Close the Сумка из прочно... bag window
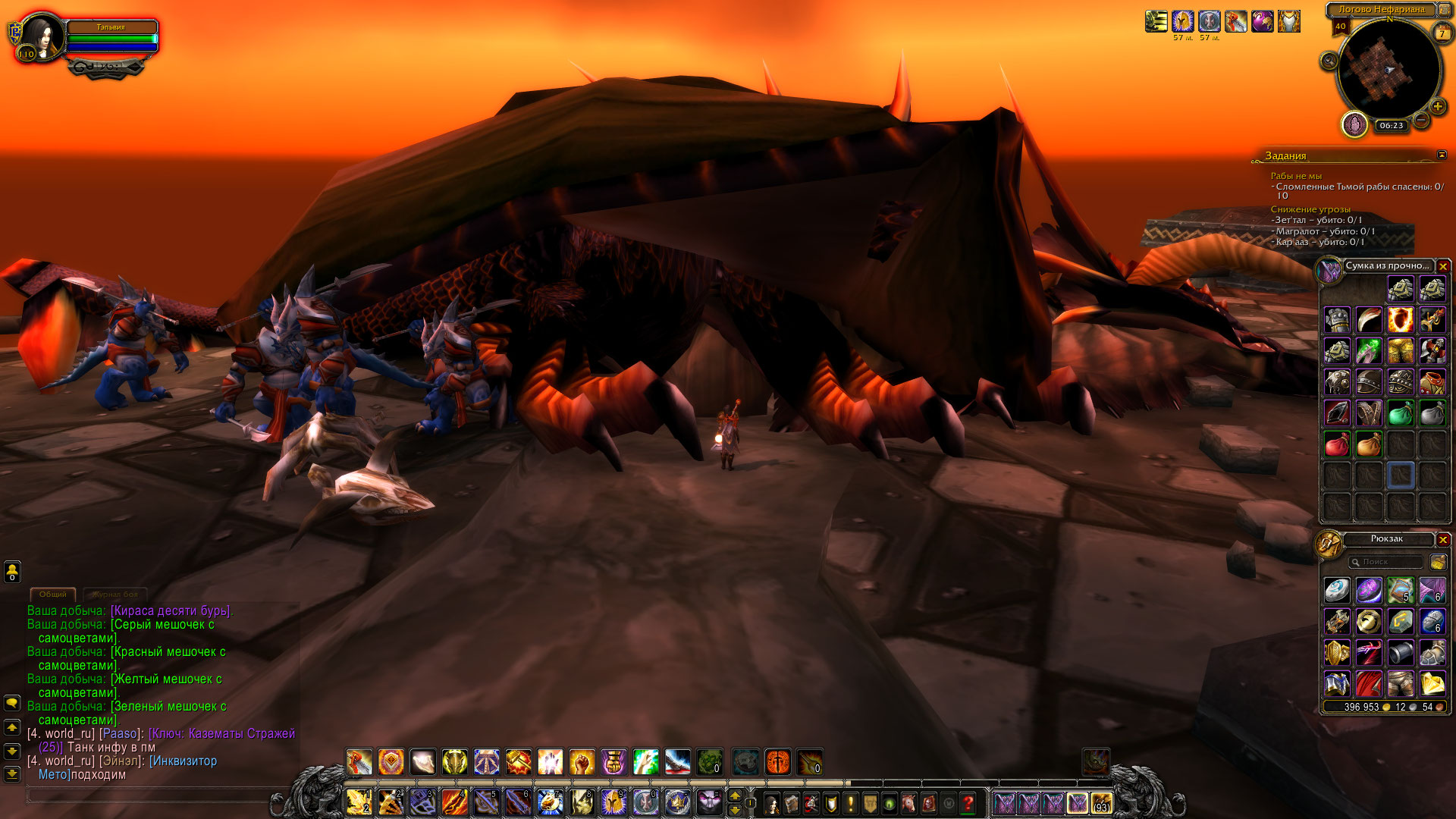 point(1443,266)
